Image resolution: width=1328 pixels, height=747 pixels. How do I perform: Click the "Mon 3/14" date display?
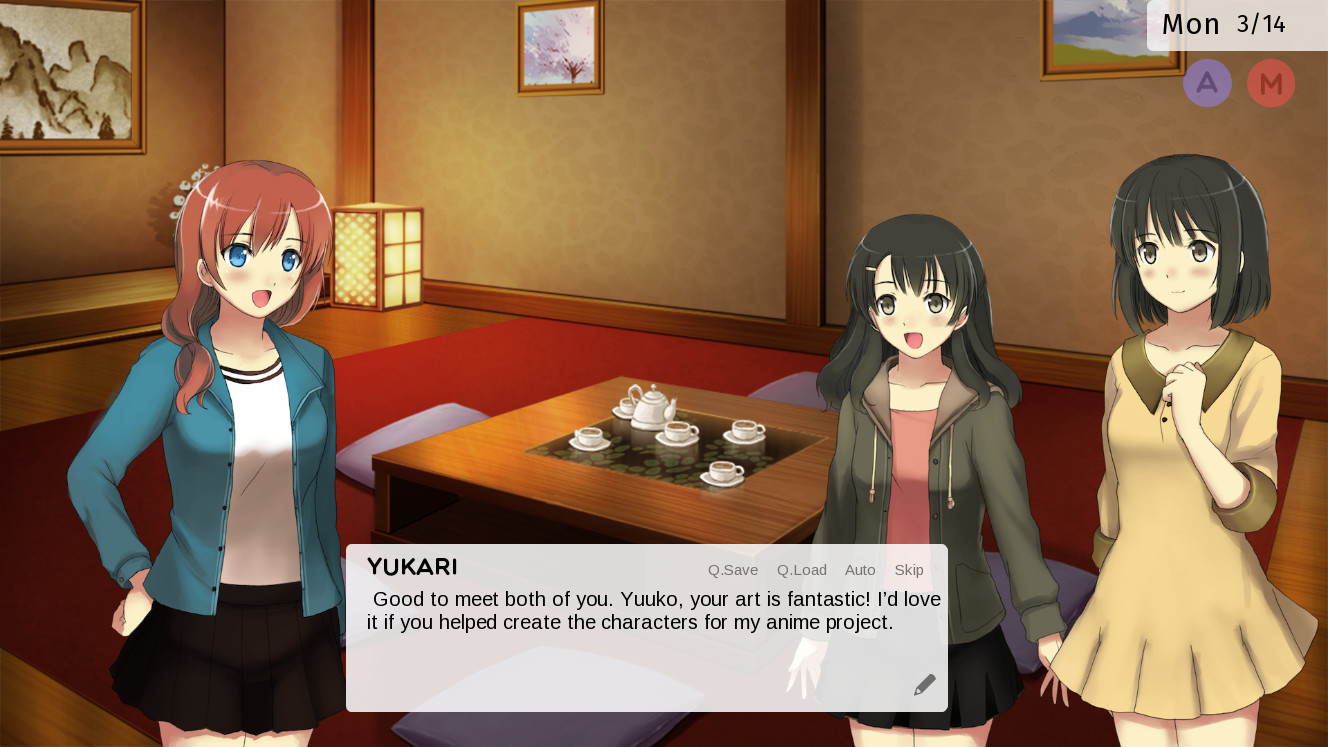tap(1222, 24)
